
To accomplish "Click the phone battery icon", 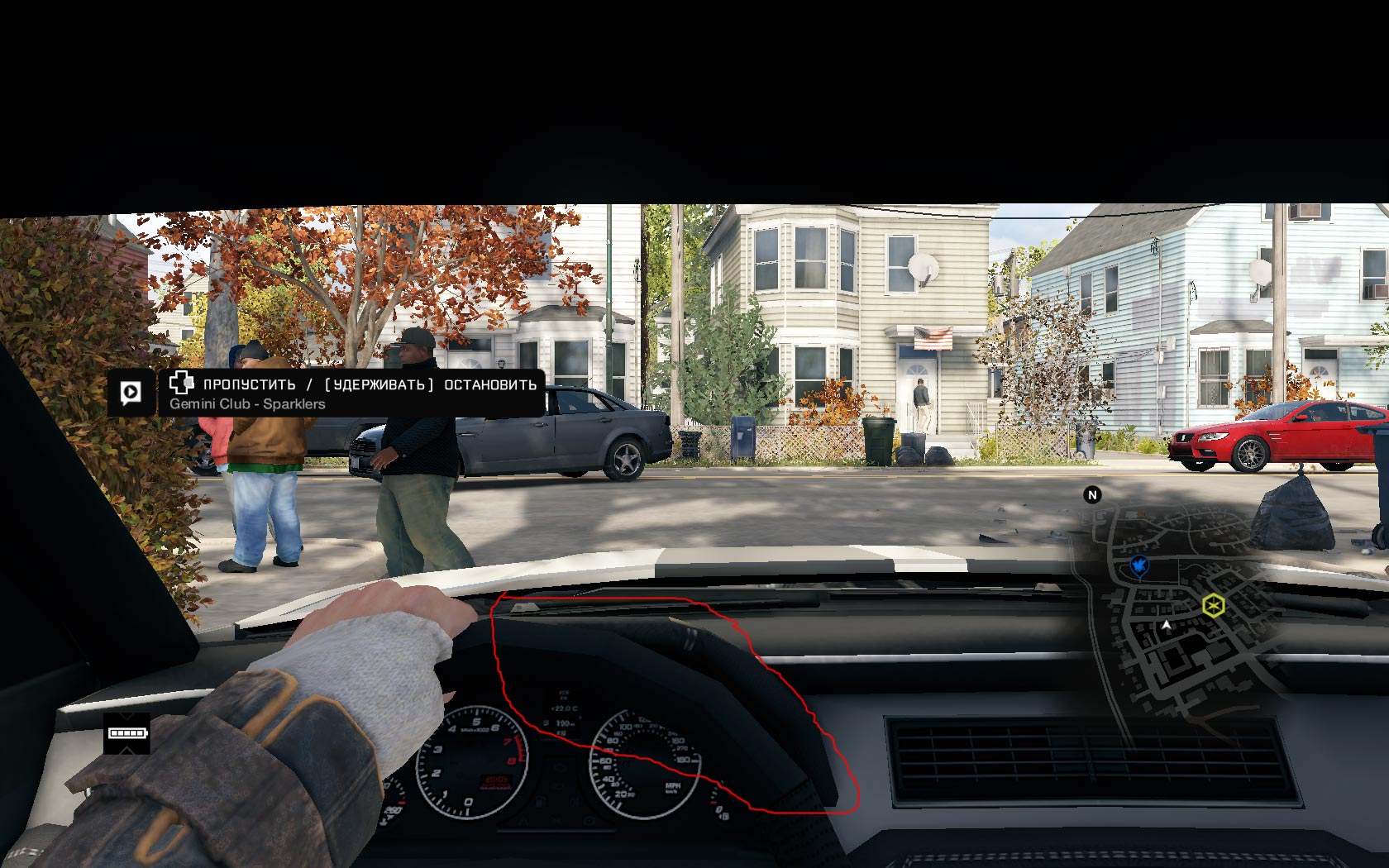I will (x=126, y=733).
